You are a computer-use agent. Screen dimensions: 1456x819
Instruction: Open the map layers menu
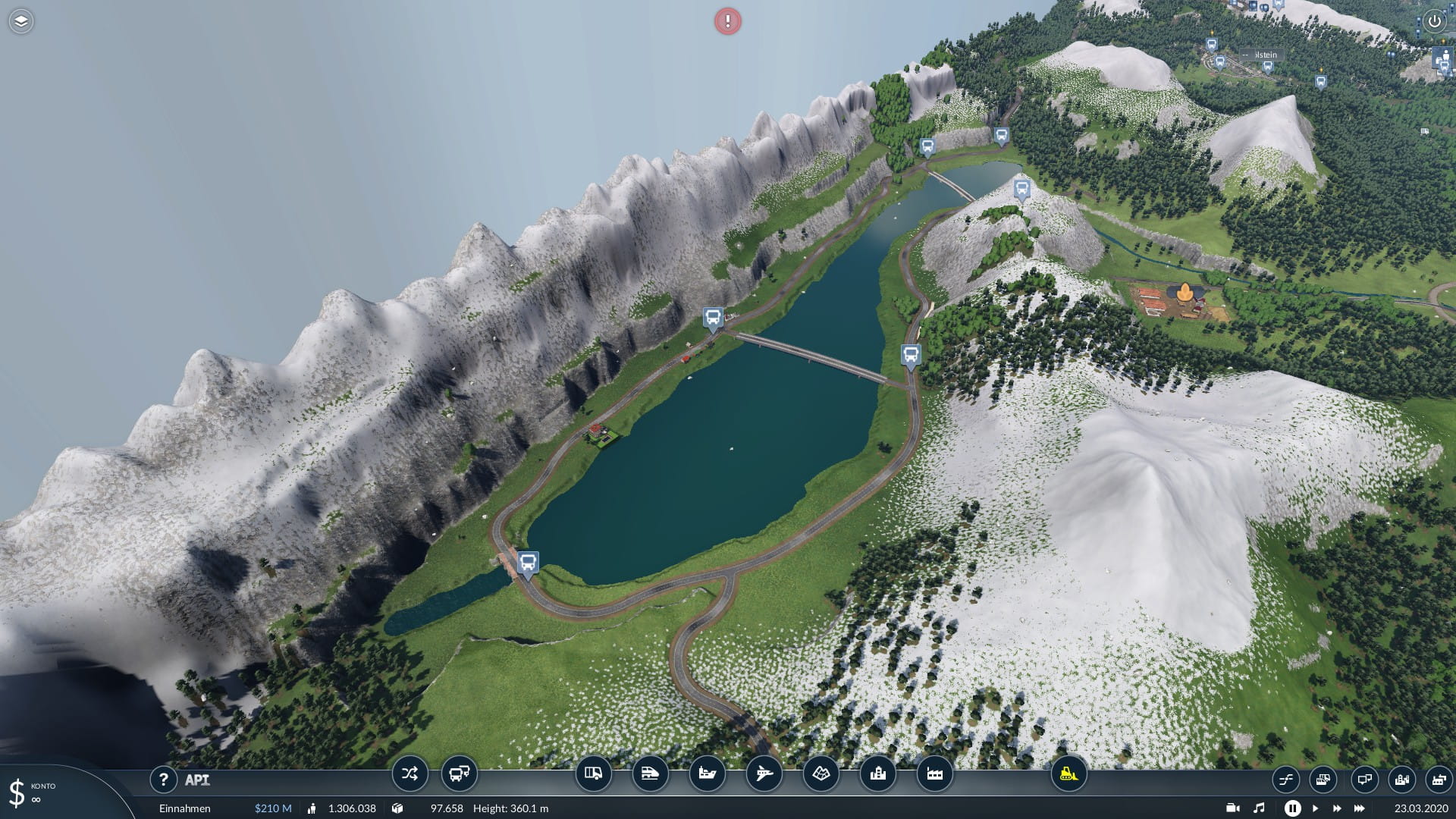pyautogui.click(x=21, y=21)
